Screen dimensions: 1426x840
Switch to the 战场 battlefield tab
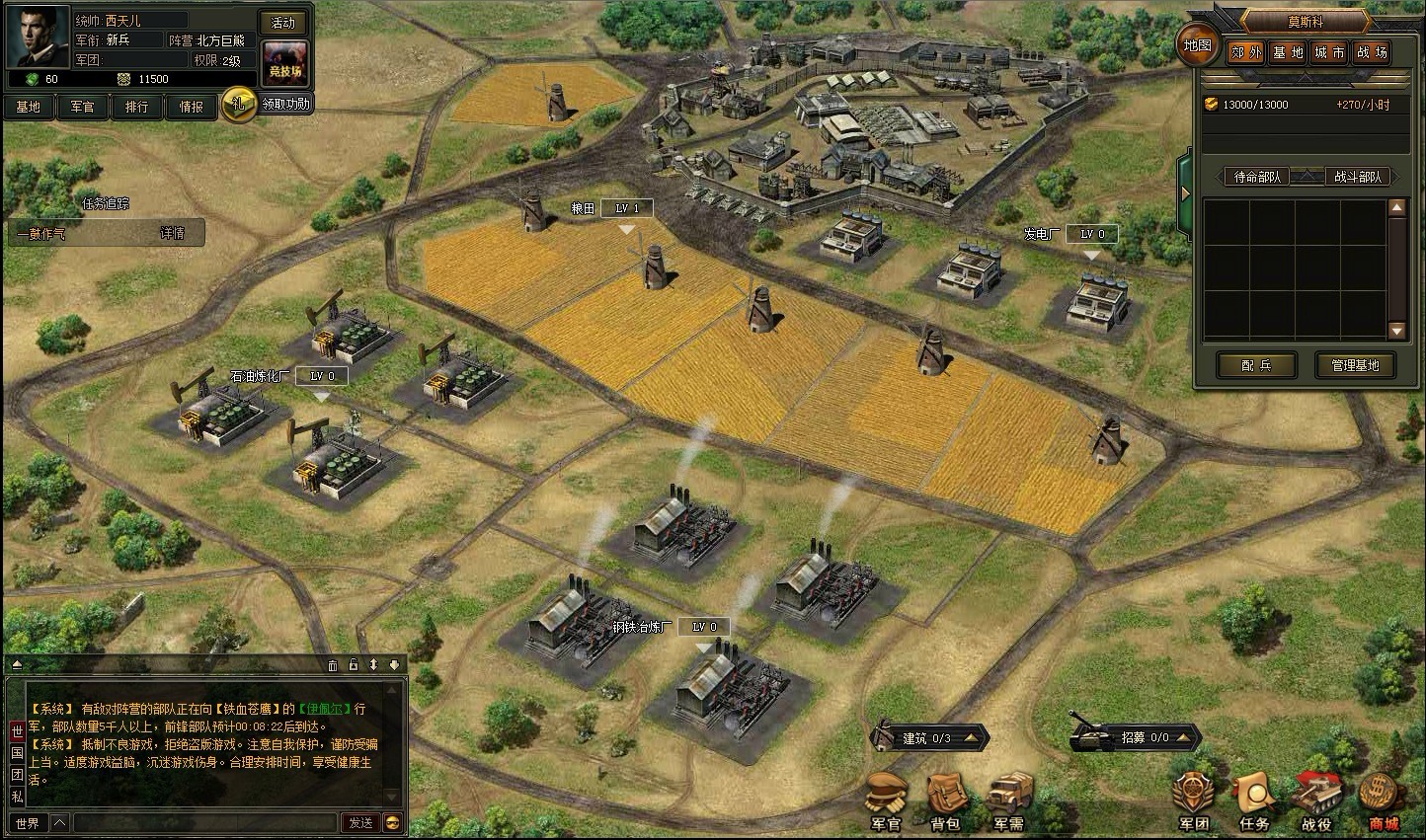coord(1372,53)
